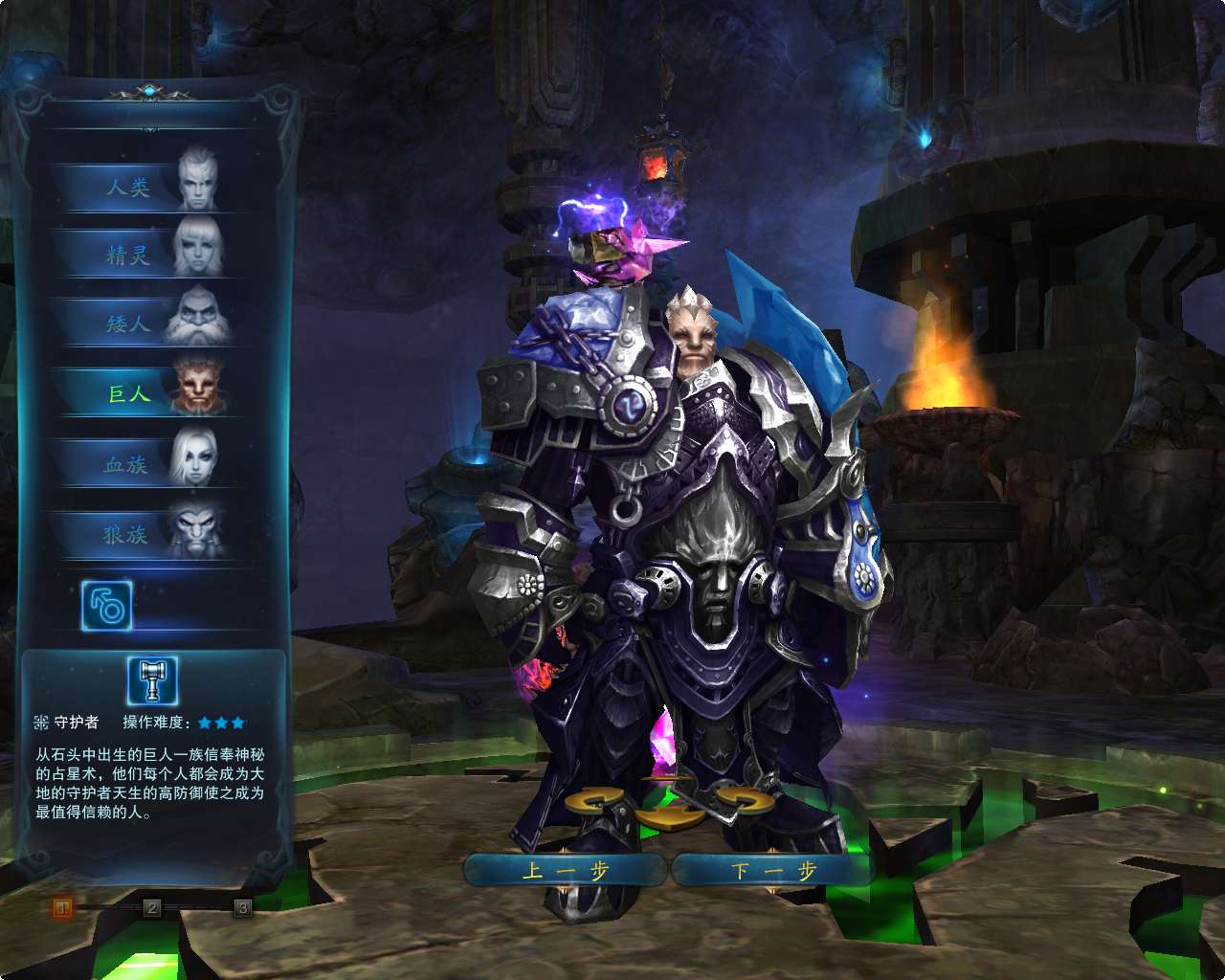Switch to creation step 3 marker
Viewport: 1225px width, 980px height.
pyautogui.click(x=242, y=906)
